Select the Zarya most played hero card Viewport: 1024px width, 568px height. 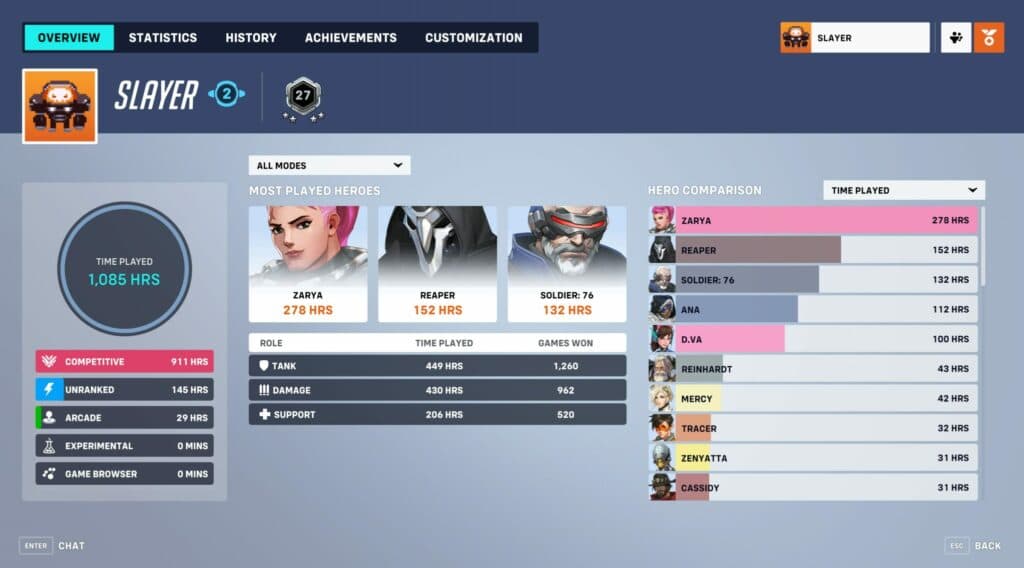coord(308,264)
